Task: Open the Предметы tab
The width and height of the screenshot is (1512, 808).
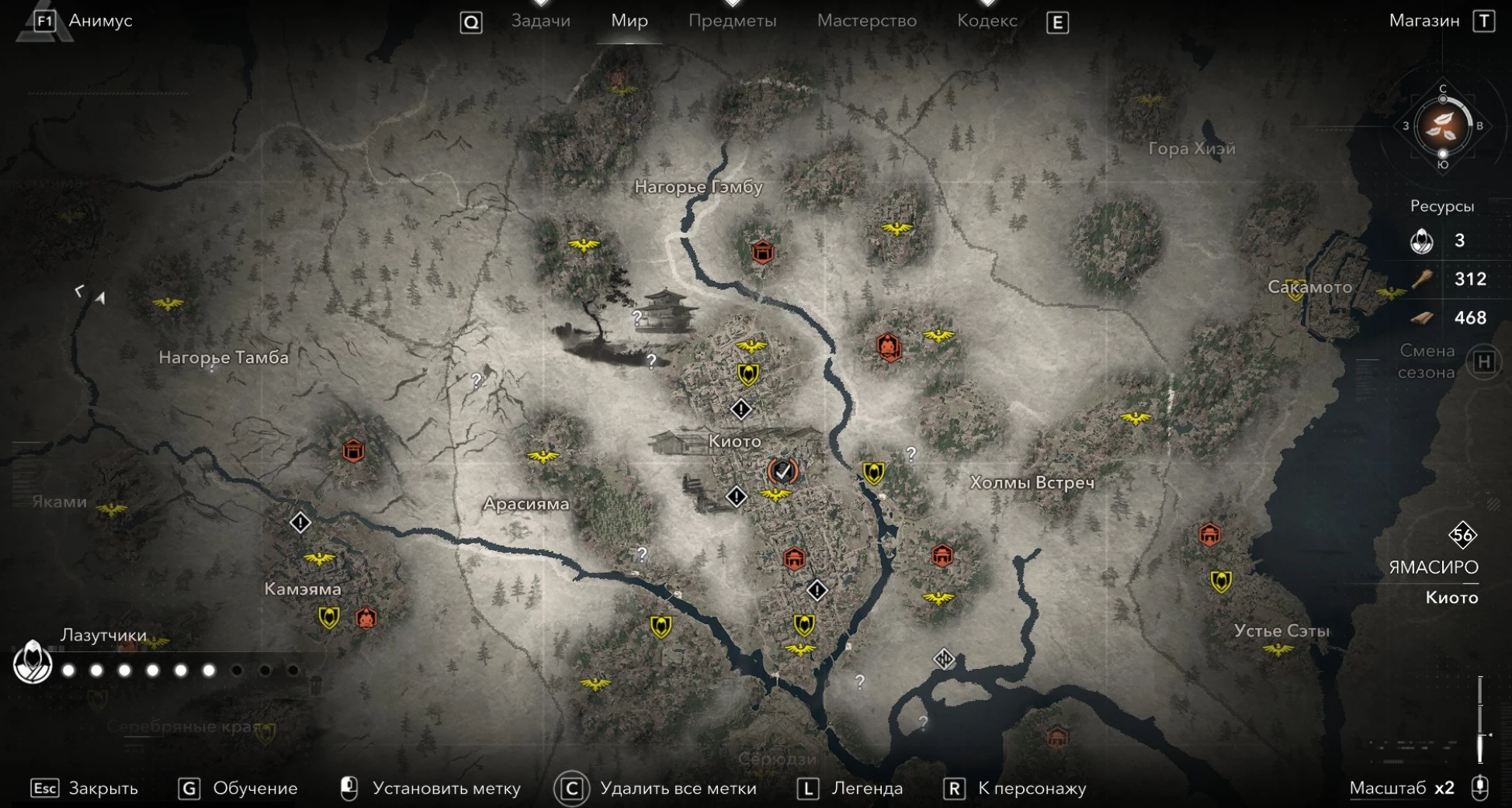Action: [x=732, y=21]
